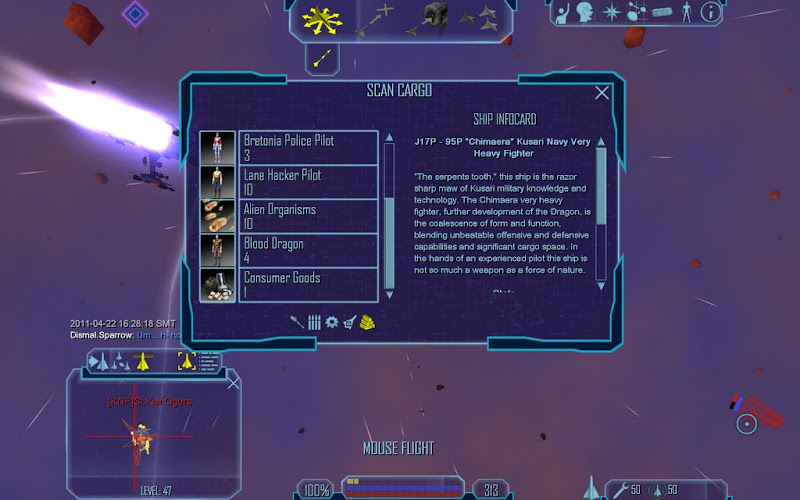Image resolution: width=800 pixels, height=500 pixels.
Task: Open the nav map compass-star icon
Action: 610,13
